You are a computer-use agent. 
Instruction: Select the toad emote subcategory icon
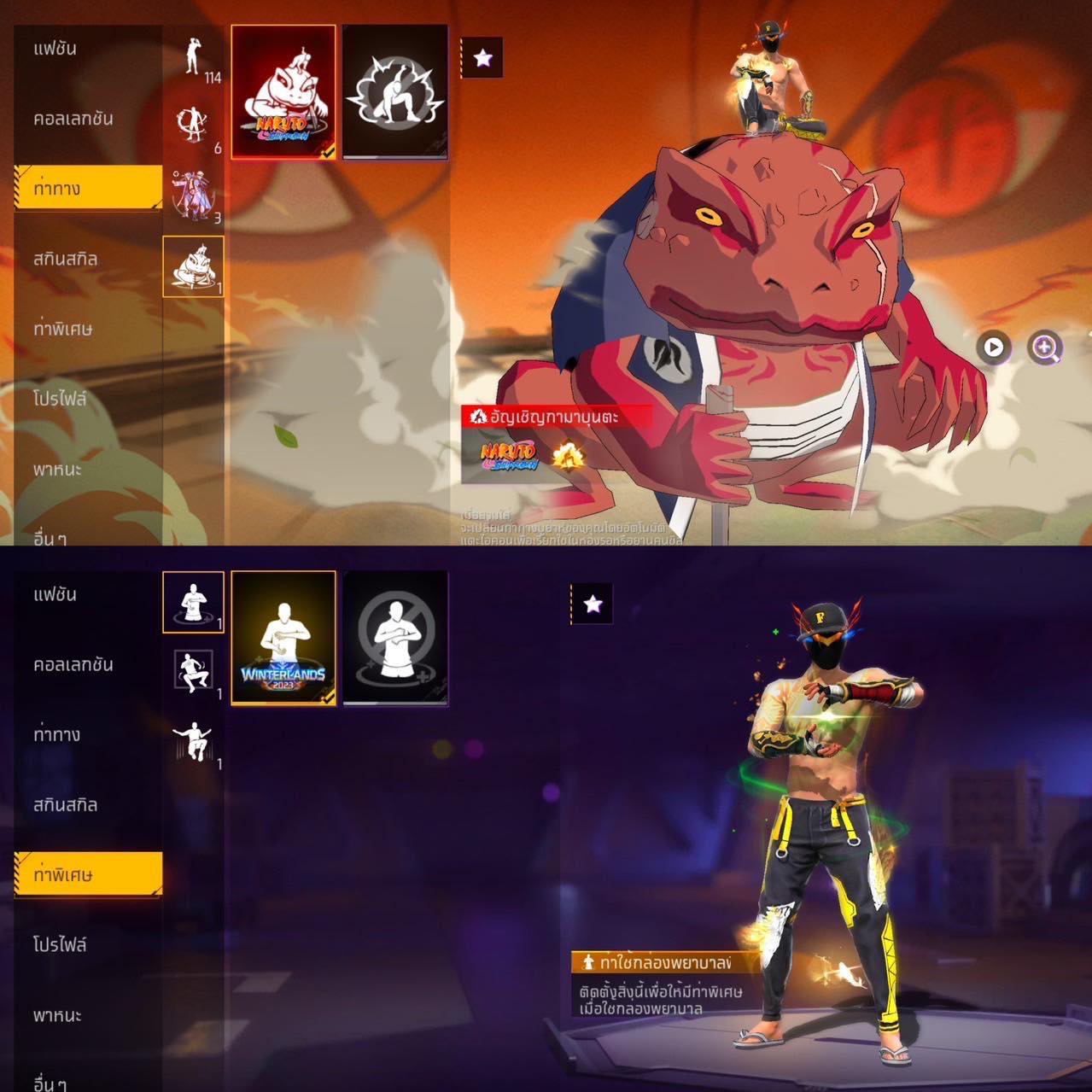tap(194, 266)
